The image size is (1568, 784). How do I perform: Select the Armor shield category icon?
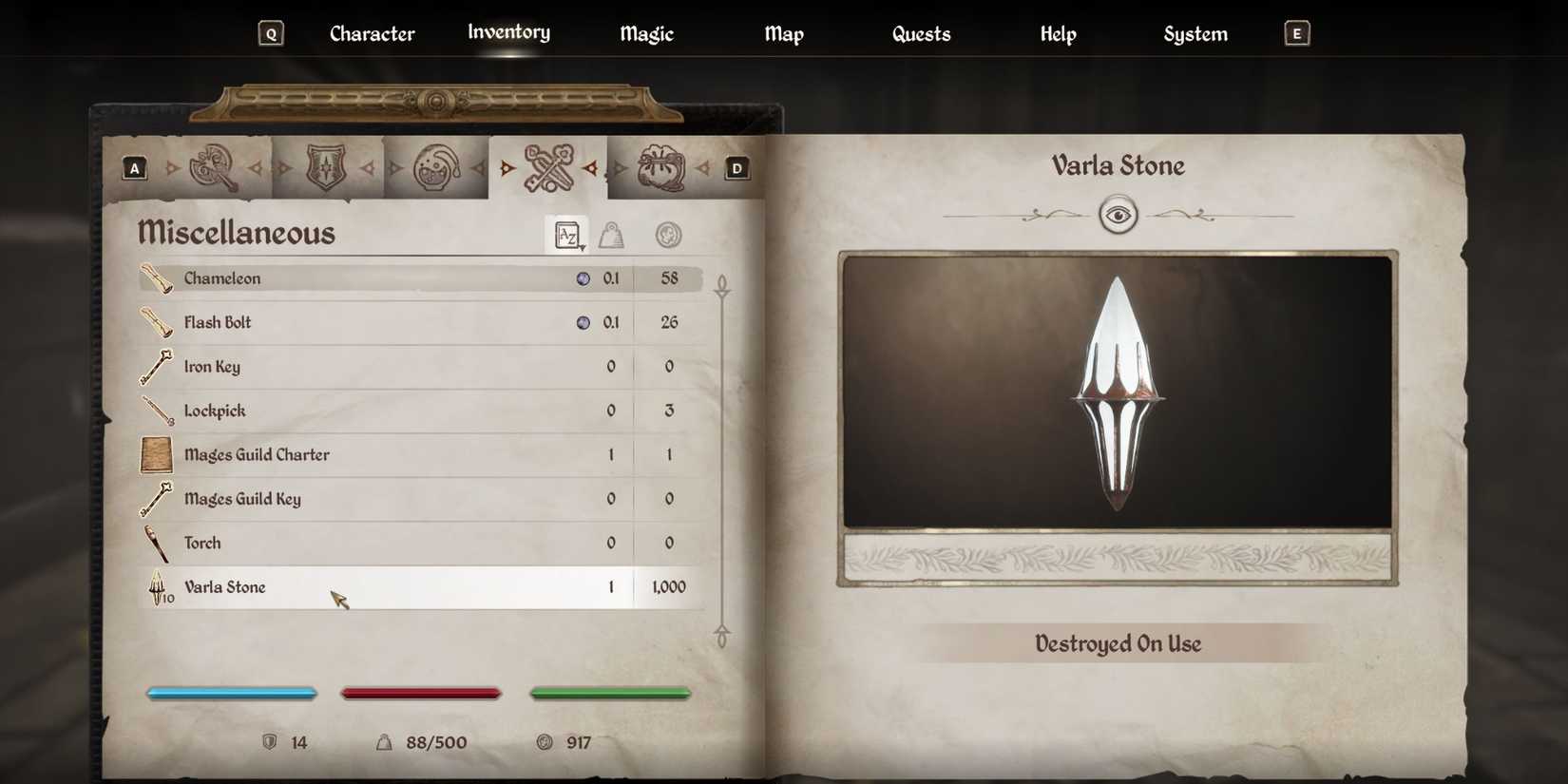point(327,166)
